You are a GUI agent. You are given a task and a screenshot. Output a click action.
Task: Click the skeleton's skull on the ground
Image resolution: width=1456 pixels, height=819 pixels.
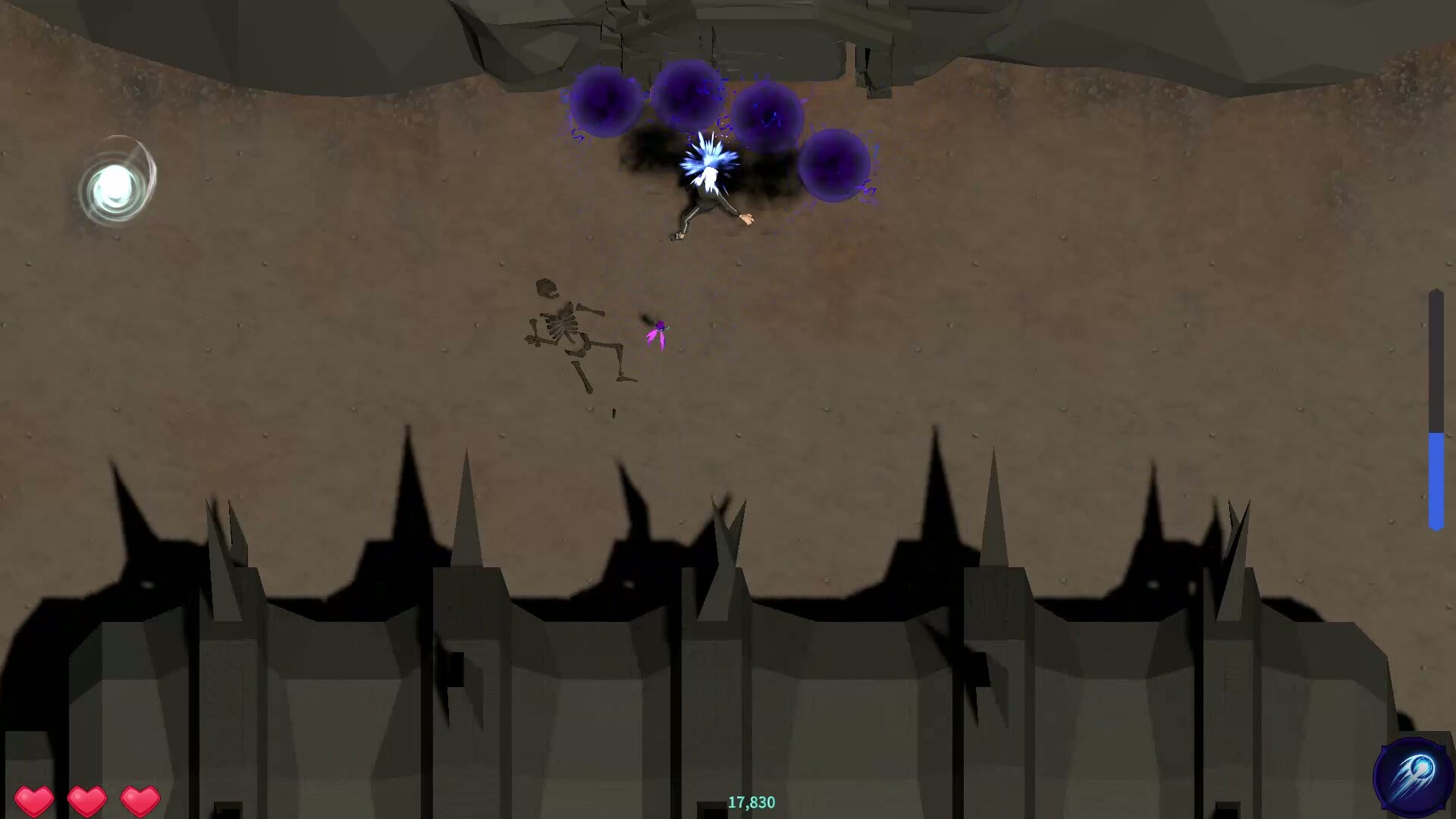point(546,288)
